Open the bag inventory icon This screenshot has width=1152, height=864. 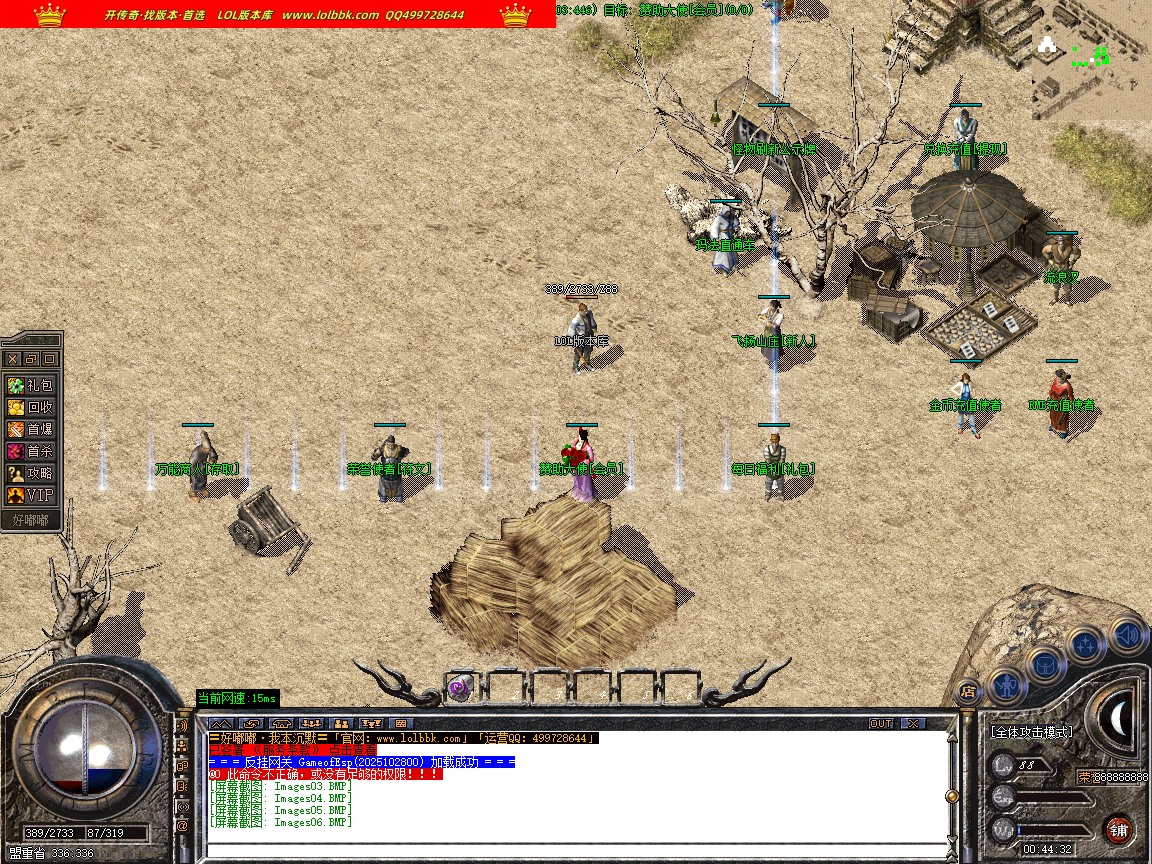1044,664
